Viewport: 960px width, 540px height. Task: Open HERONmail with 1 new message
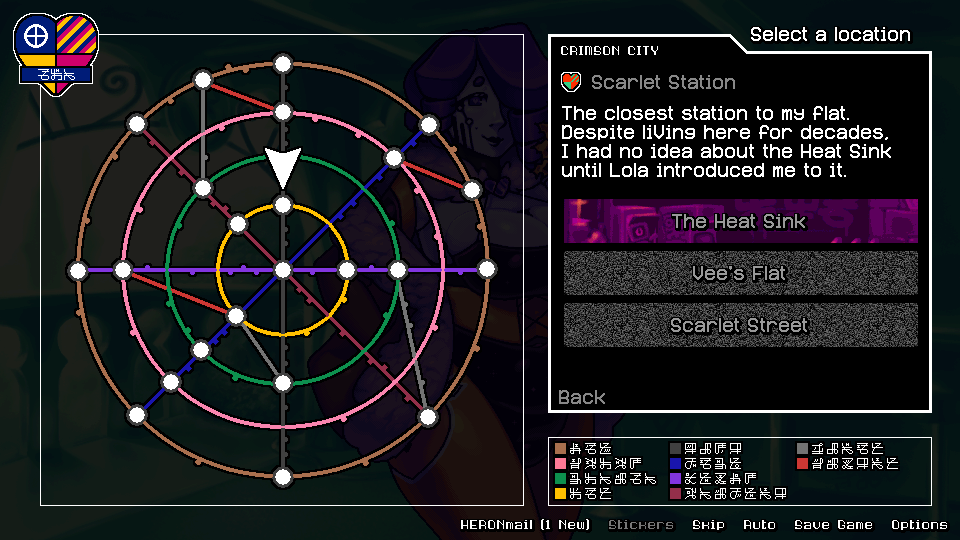[x=525, y=524]
